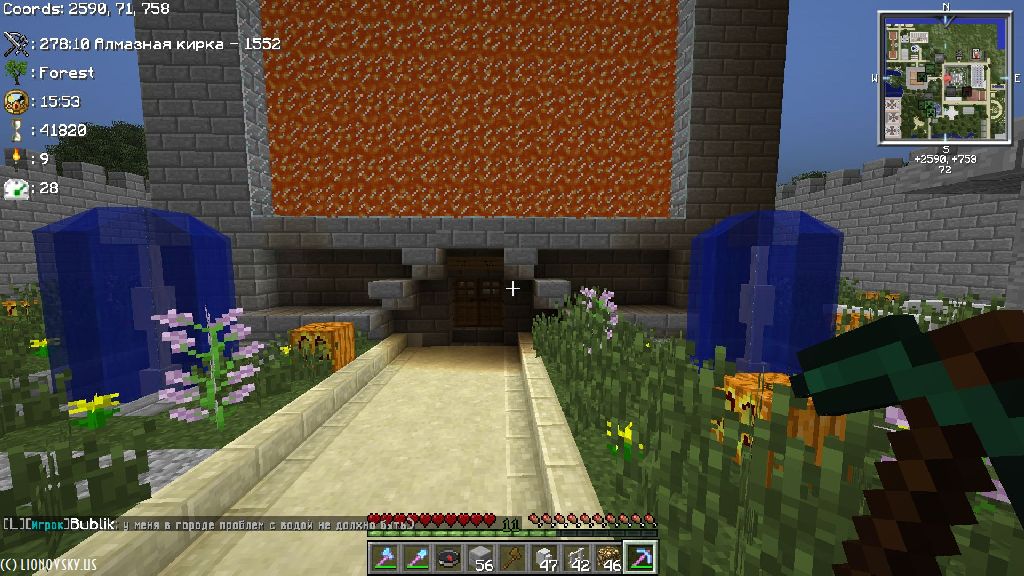The image size is (1024, 576).
Task: Select the dark round item with red center
Action: click(x=449, y=557)
